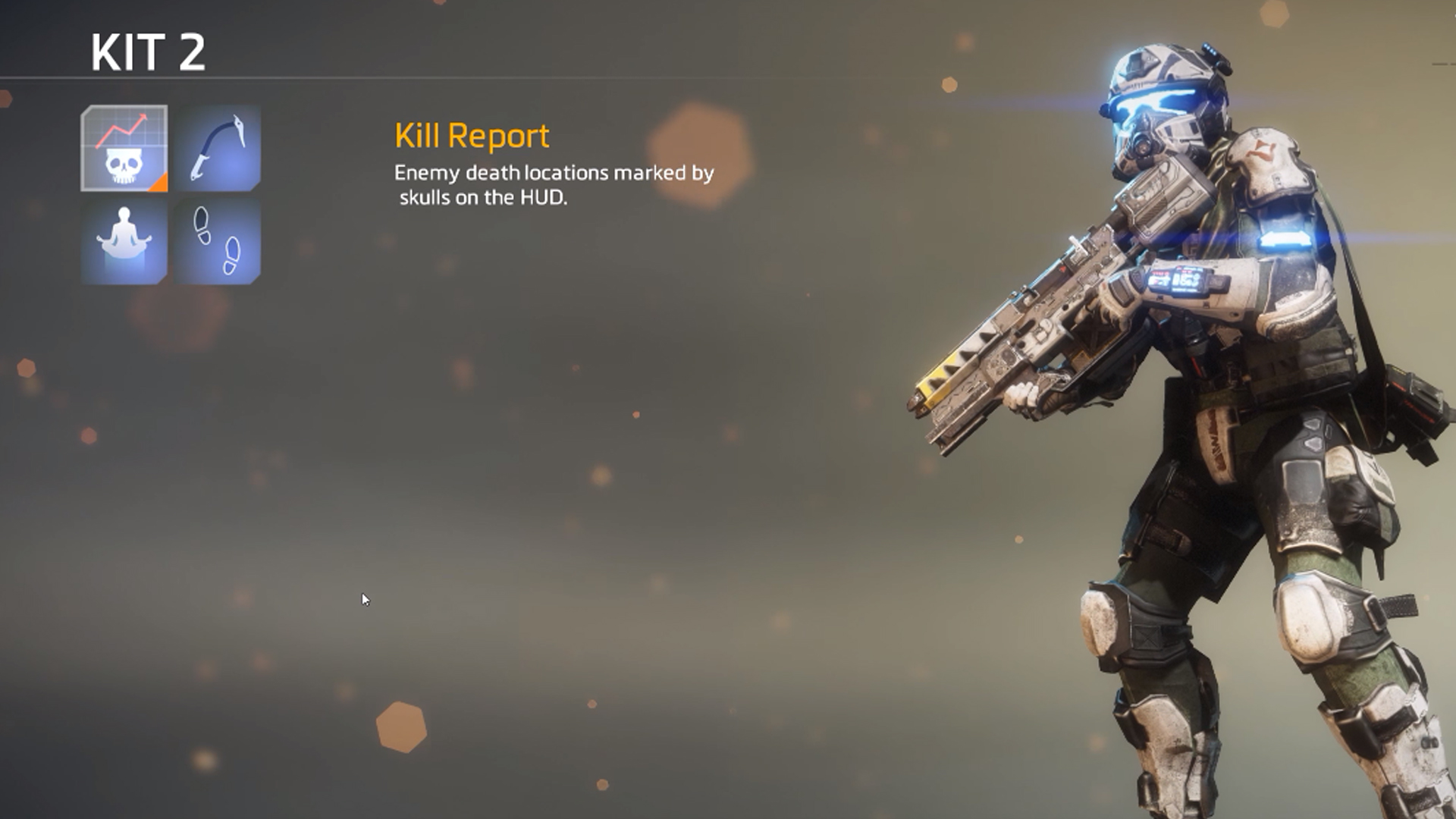Select the Kill Report skull kit icon

[x=124, y=149]
